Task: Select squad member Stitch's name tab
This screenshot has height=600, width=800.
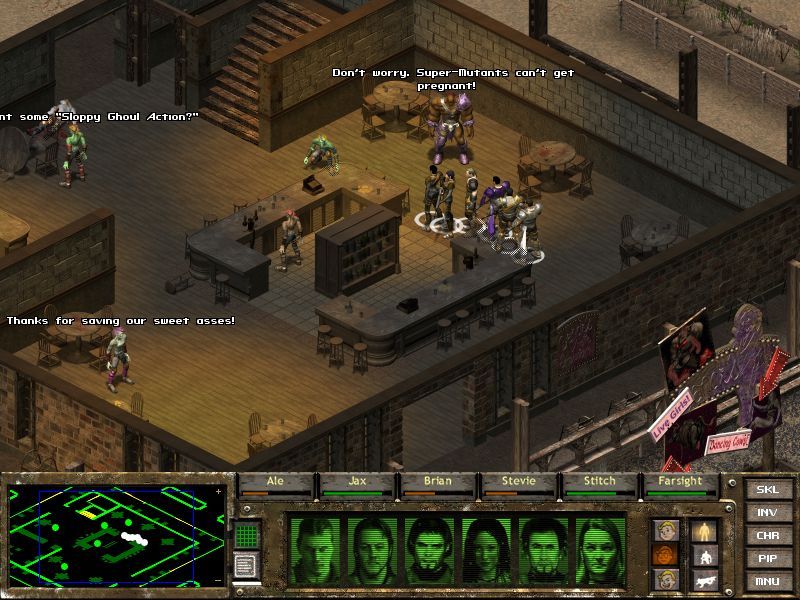Action: [x=600, y=482]
